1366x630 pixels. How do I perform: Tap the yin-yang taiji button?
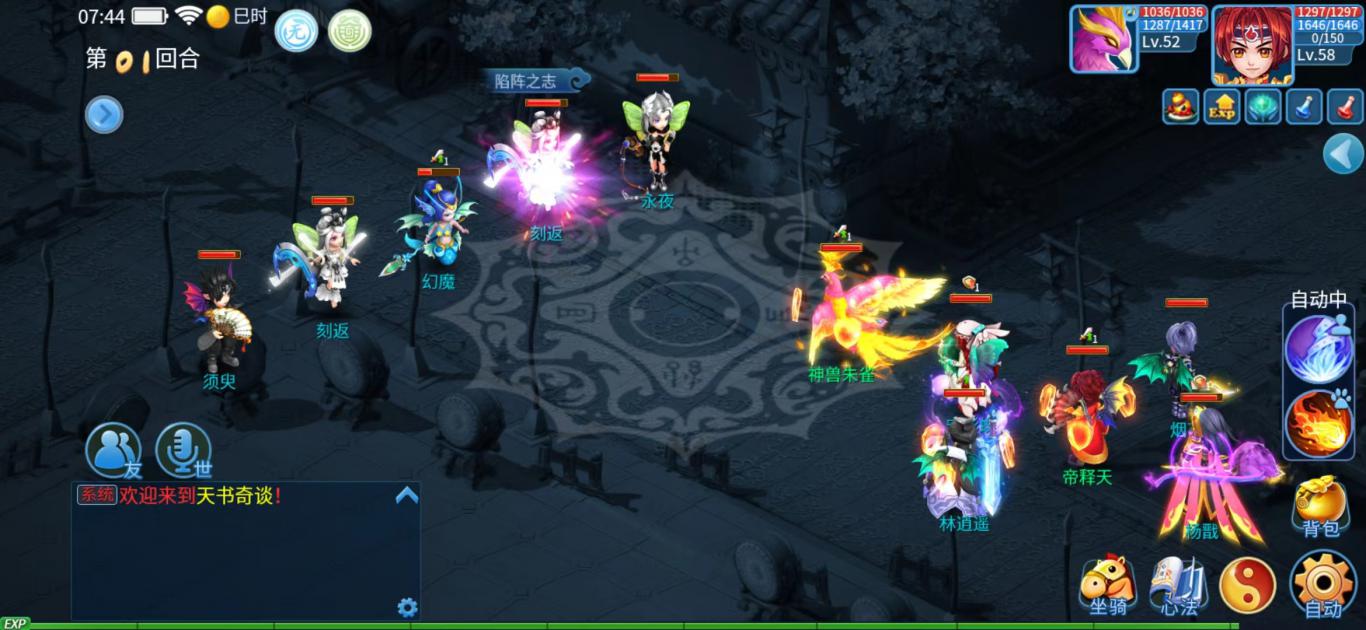pos(1247,585)
